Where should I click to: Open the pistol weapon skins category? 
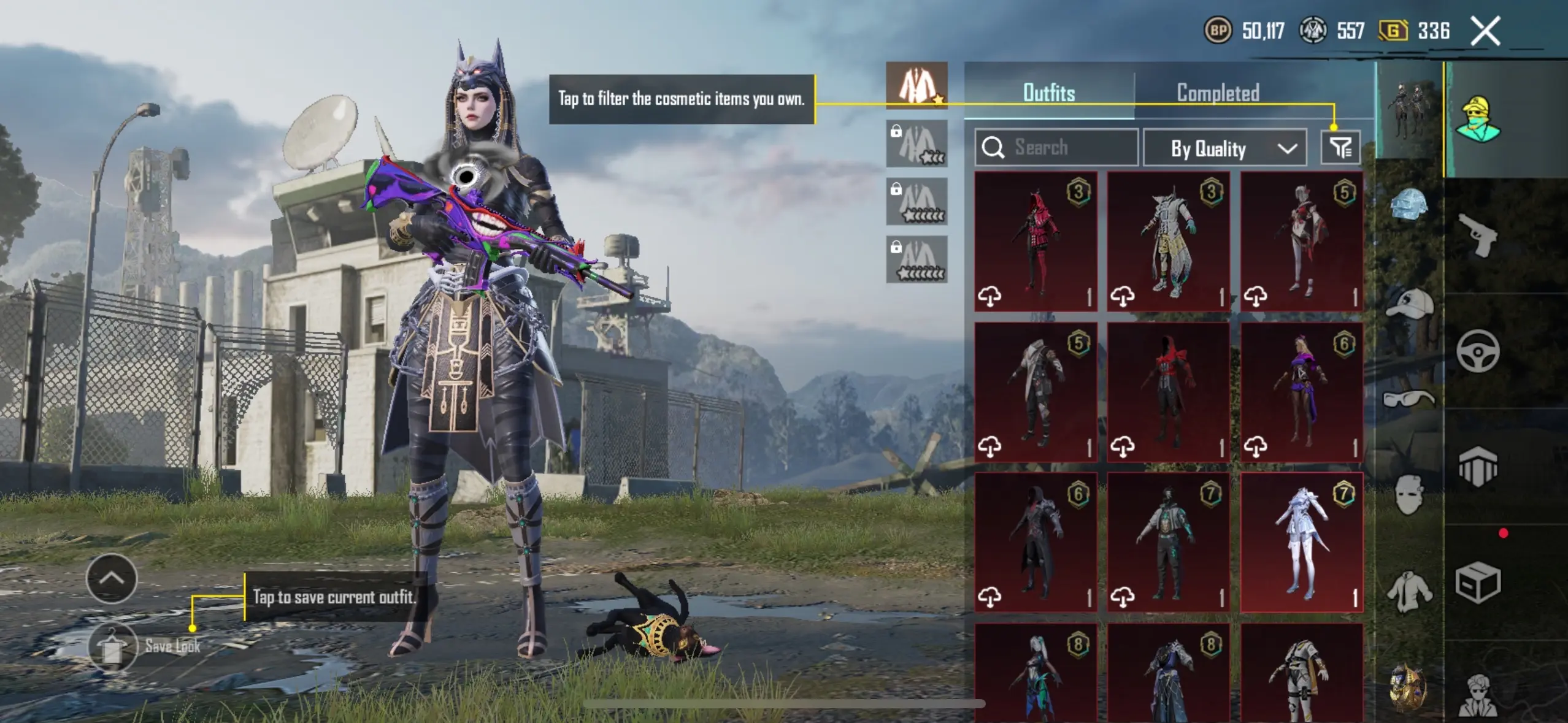click(1477, 236)
